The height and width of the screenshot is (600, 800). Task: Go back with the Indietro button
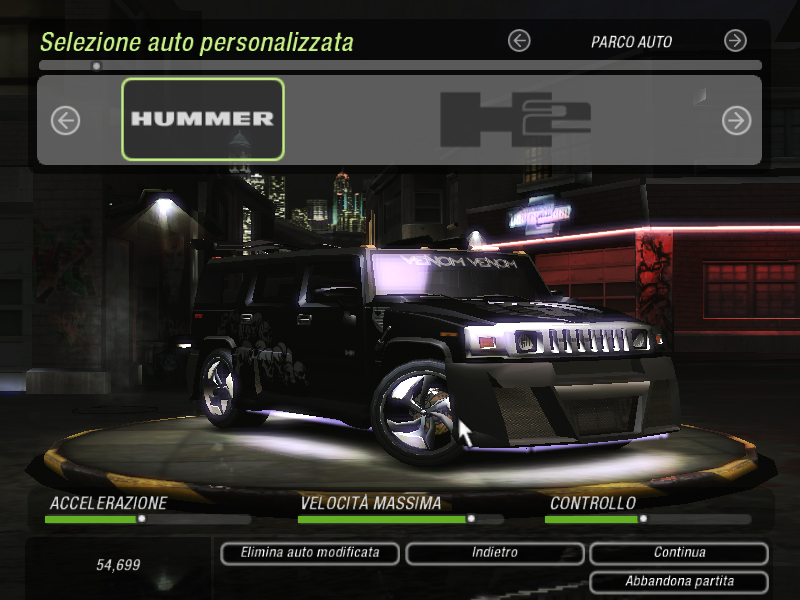click(494, 553)
